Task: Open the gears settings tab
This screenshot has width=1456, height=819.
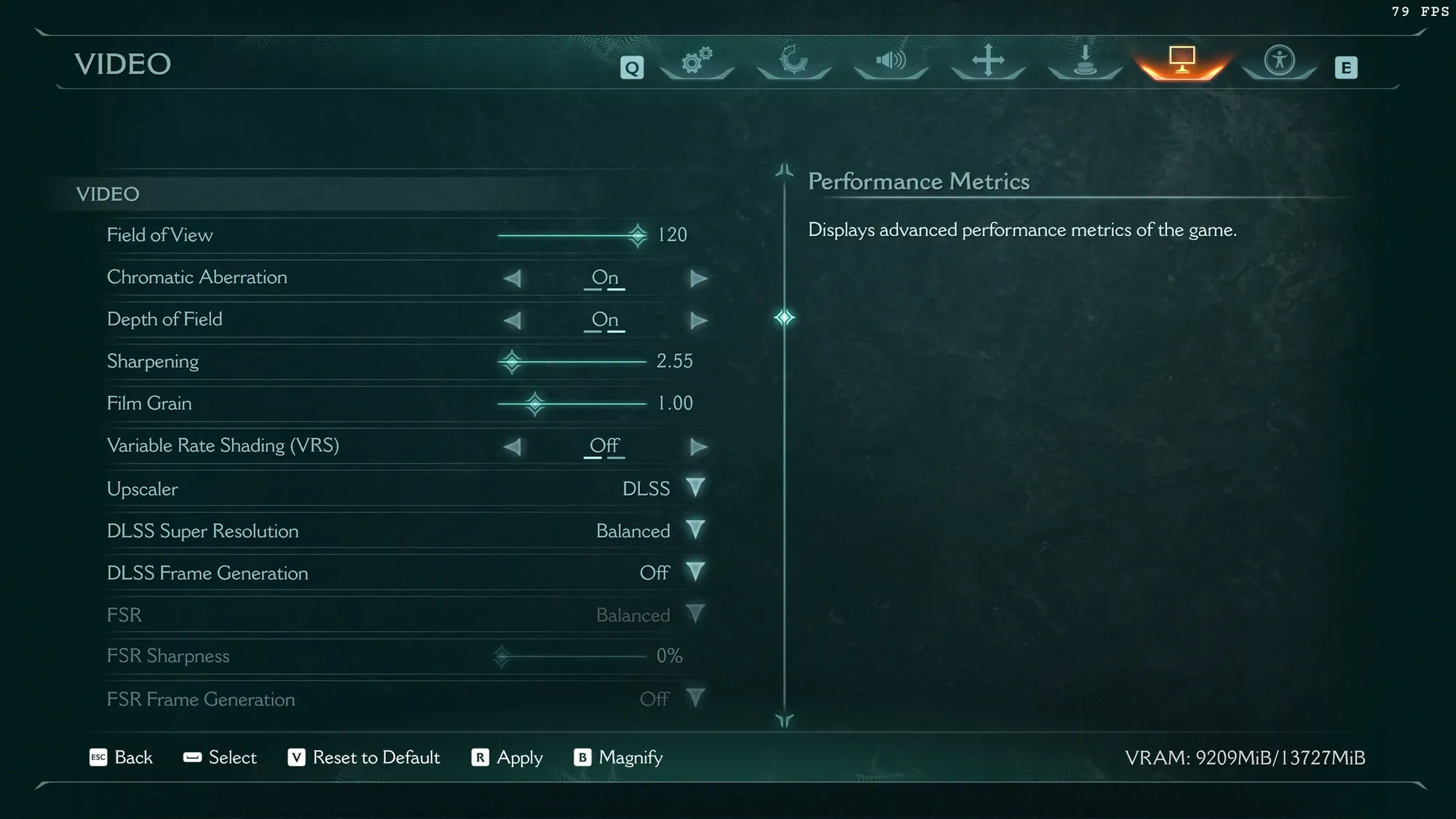Action: tap(697, 61)
